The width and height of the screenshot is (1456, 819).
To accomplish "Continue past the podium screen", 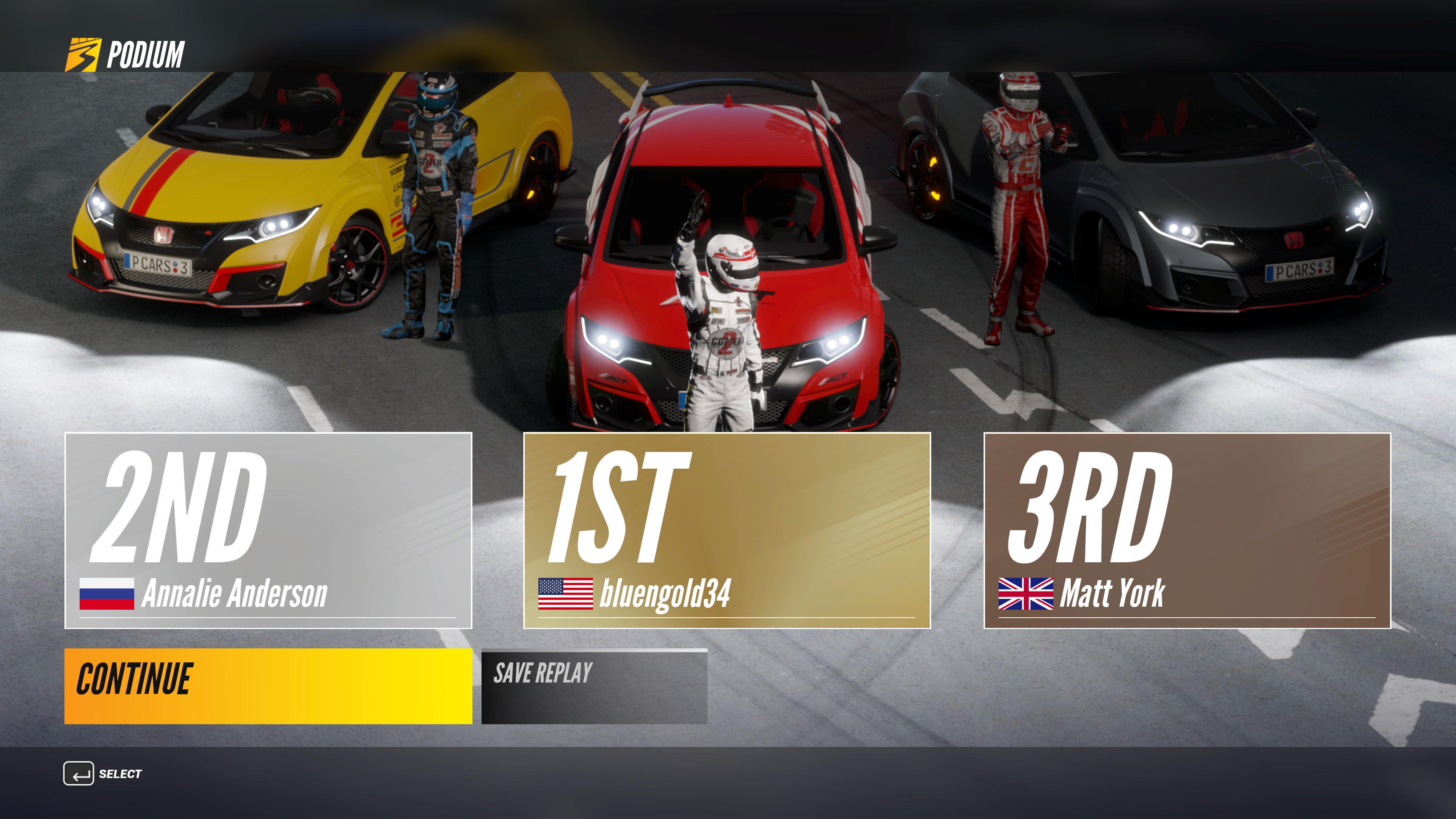I will click(x=268, y=686).
